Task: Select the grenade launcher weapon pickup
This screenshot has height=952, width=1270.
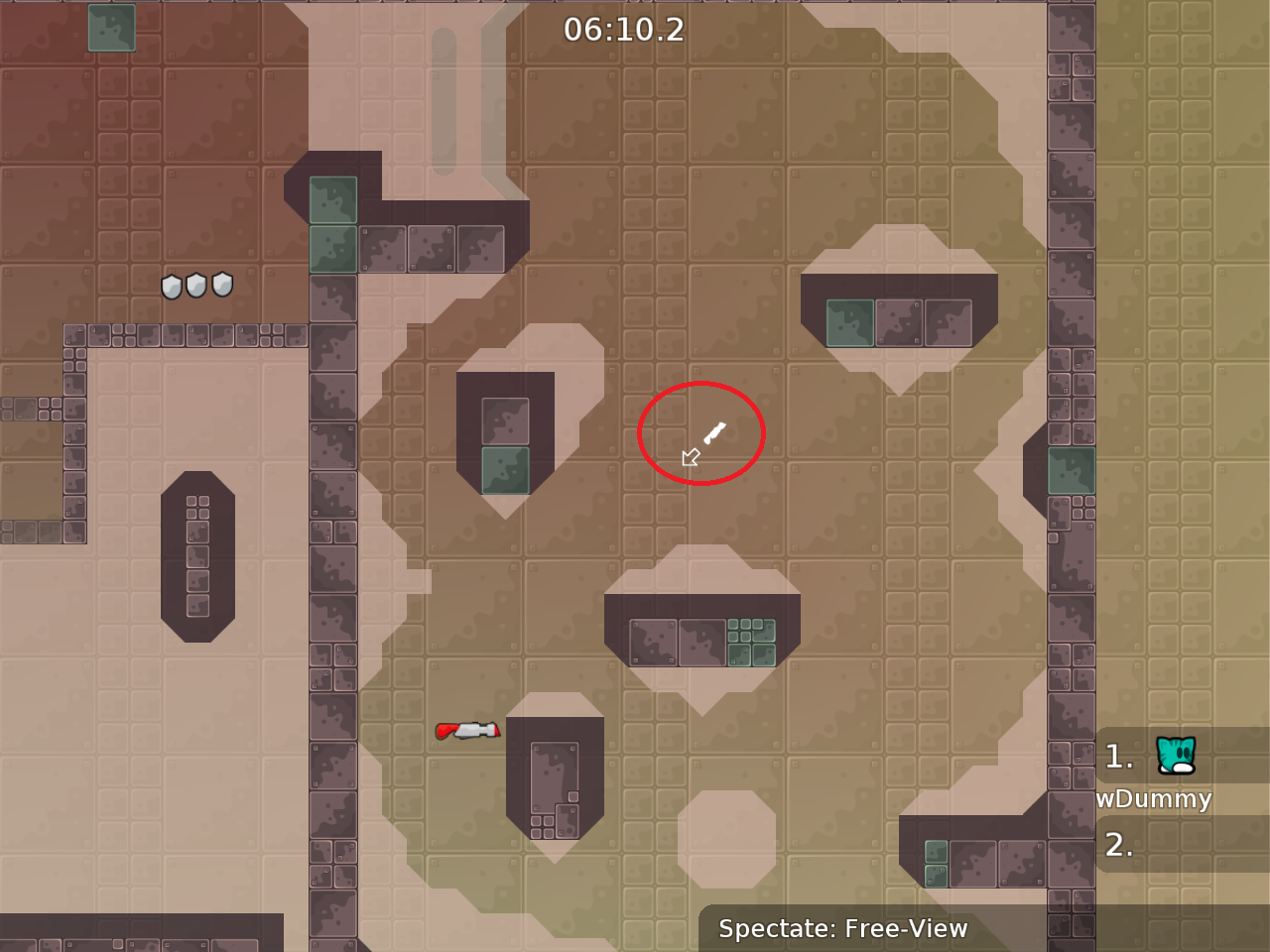Action: click(x=466, y=731)
